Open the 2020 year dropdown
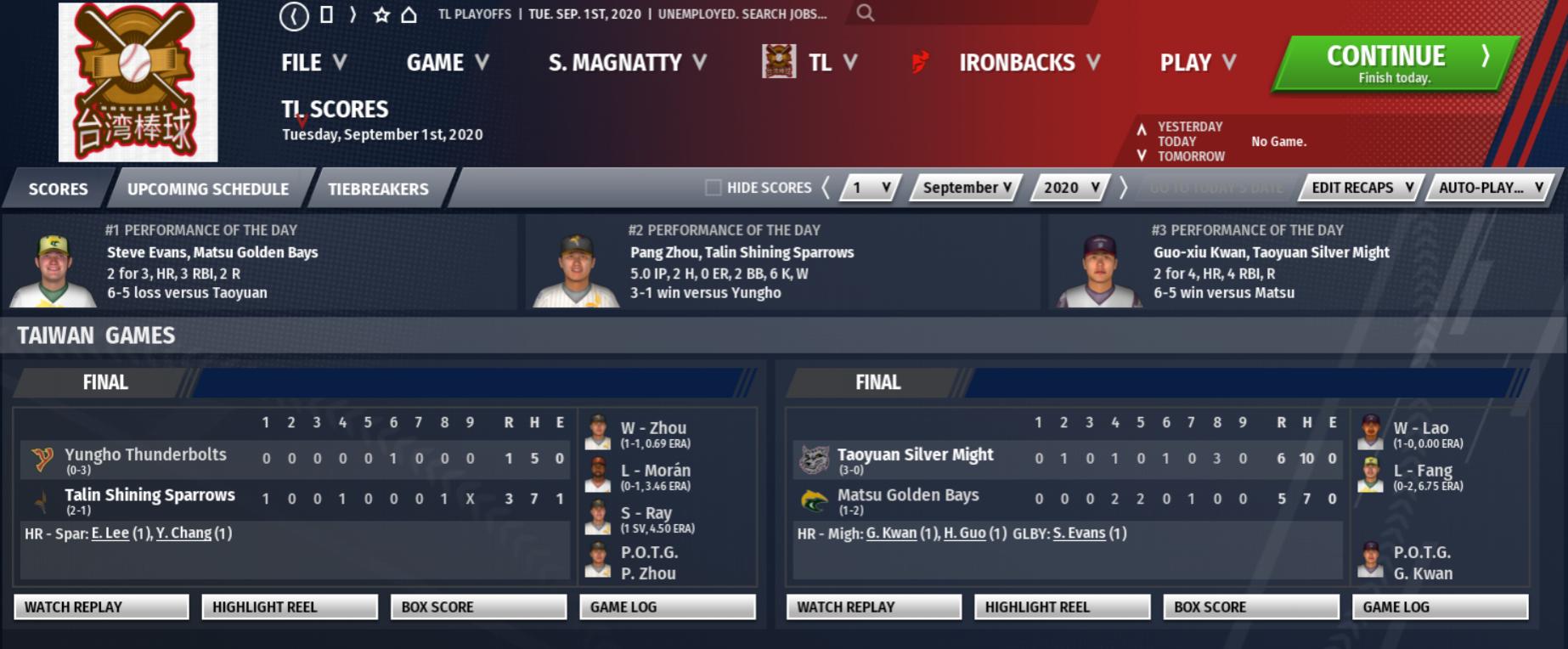The width and height of the screenshot is (1568, 649). [x=1070, y=188]
